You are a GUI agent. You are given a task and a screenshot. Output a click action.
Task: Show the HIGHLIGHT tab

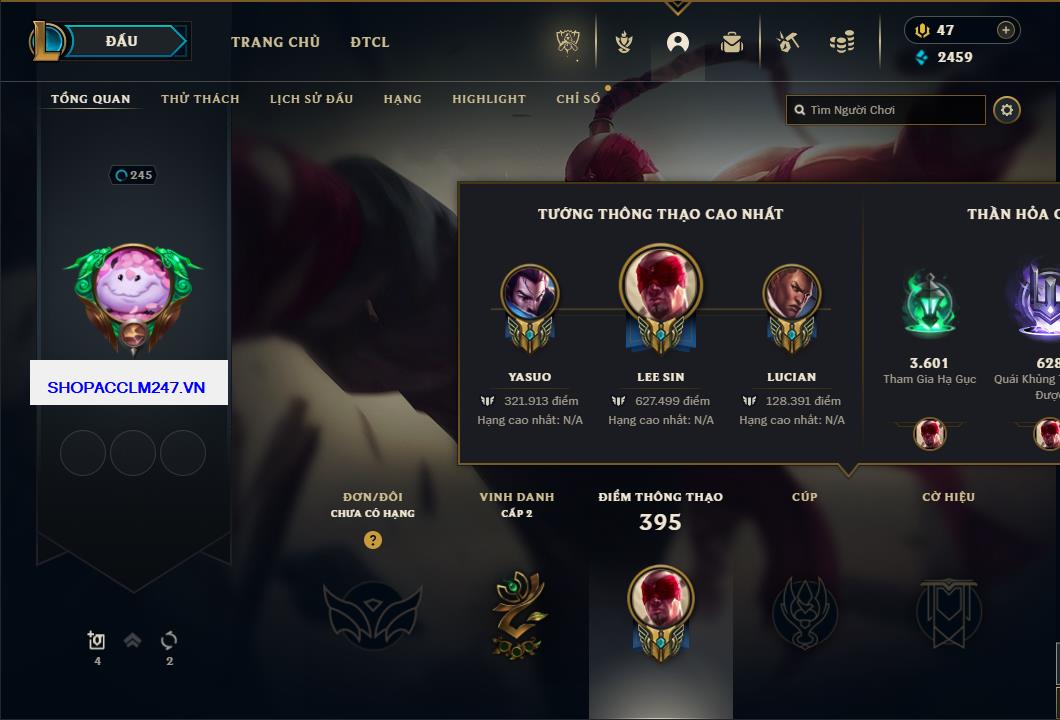tap(488, 99)
